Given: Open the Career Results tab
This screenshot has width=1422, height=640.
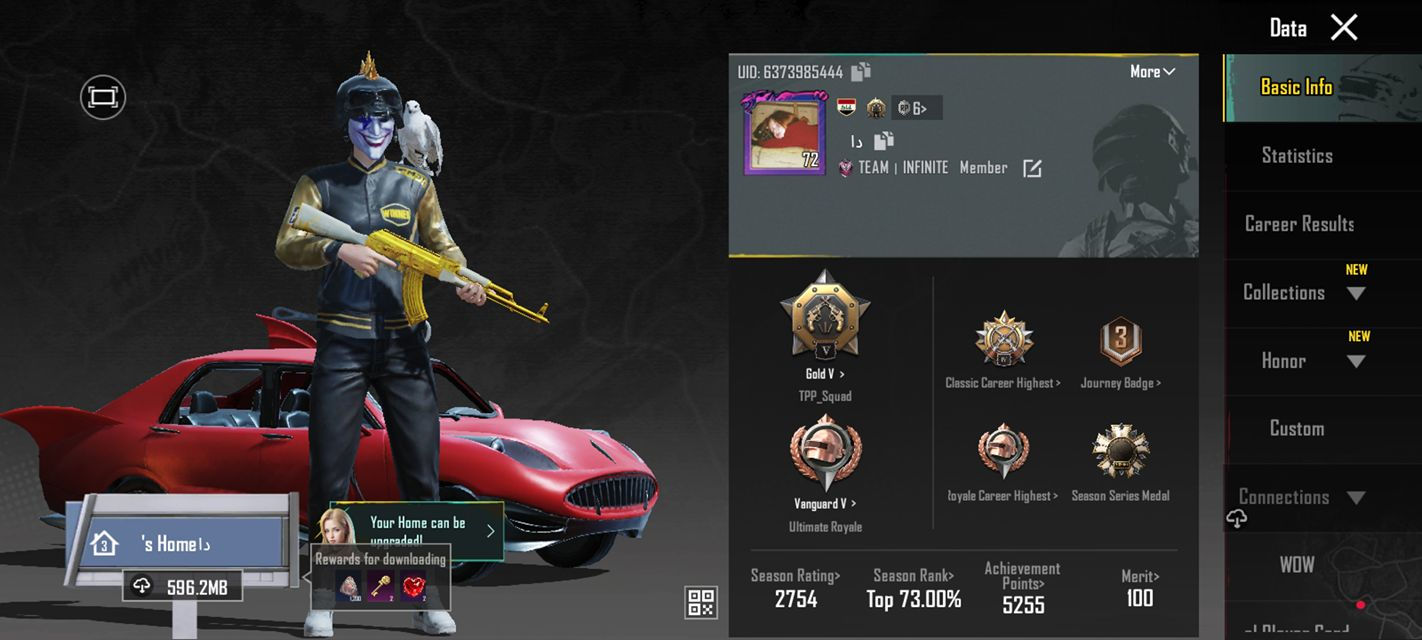Looking at the screenshot, I should [x=1298, y=224].
